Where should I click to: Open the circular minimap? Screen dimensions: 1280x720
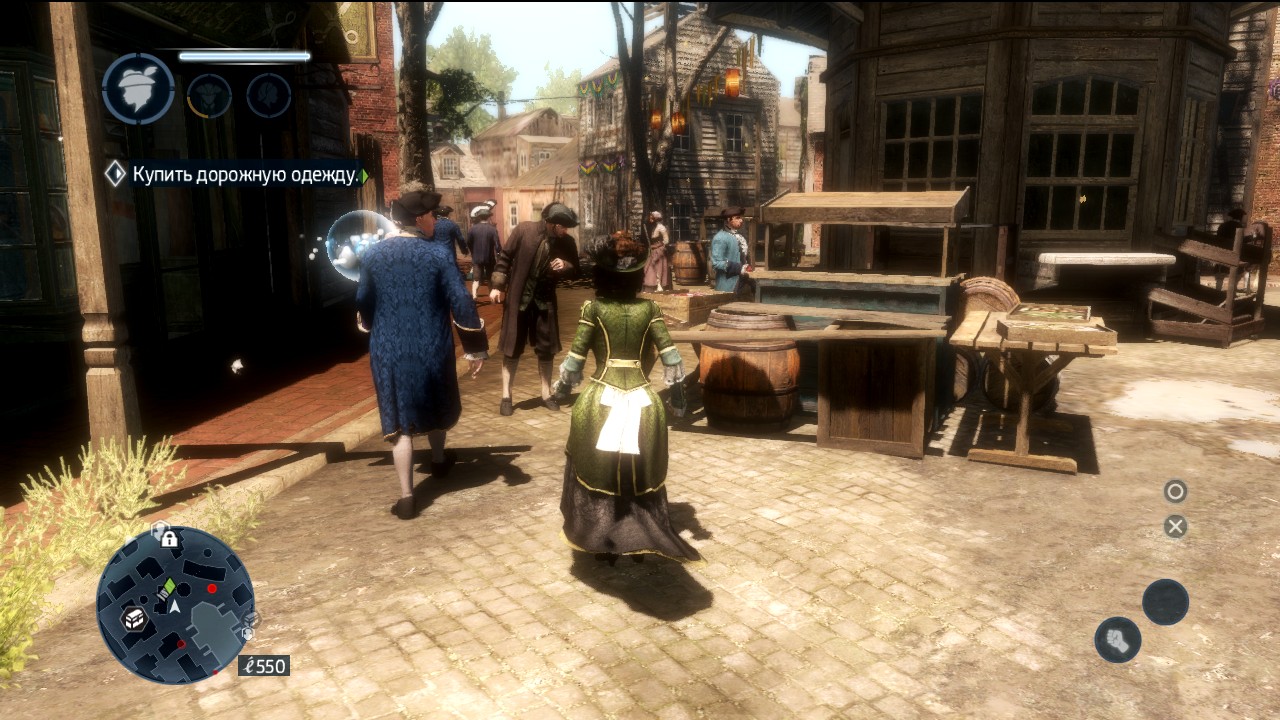coord(175,605)
